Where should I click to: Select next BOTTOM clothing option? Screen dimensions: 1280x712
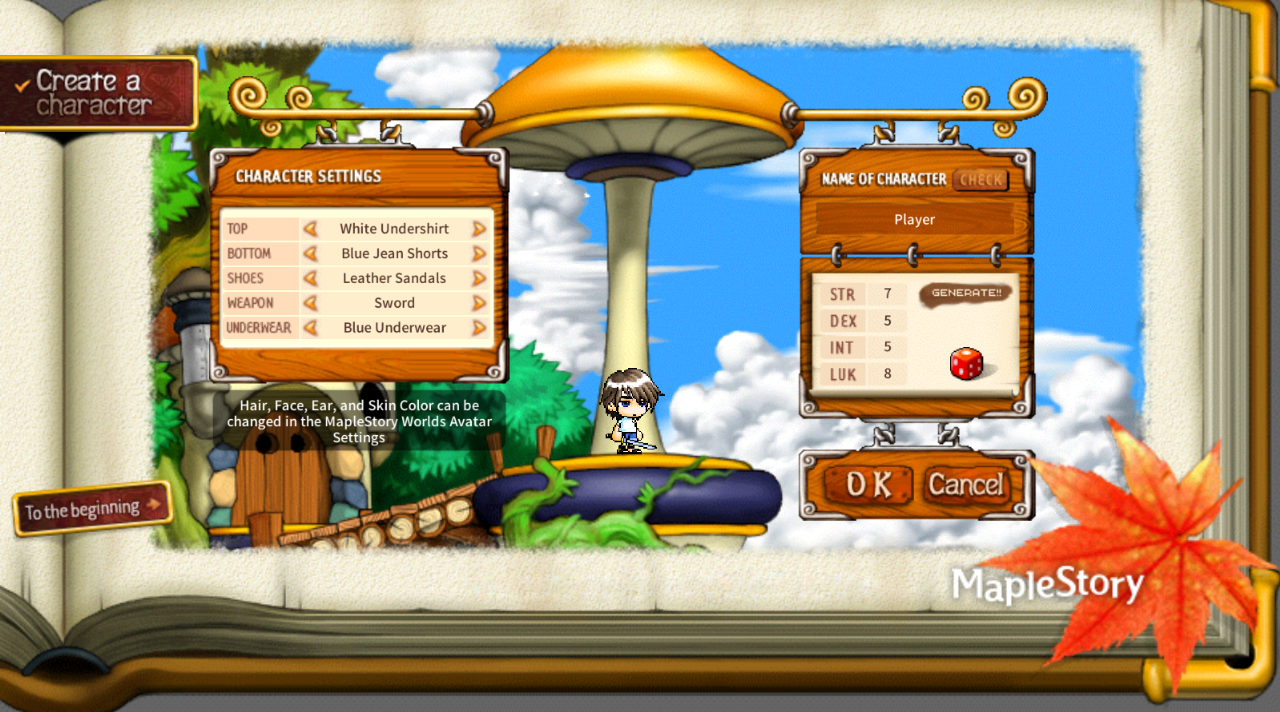click(x=479, y=254)
